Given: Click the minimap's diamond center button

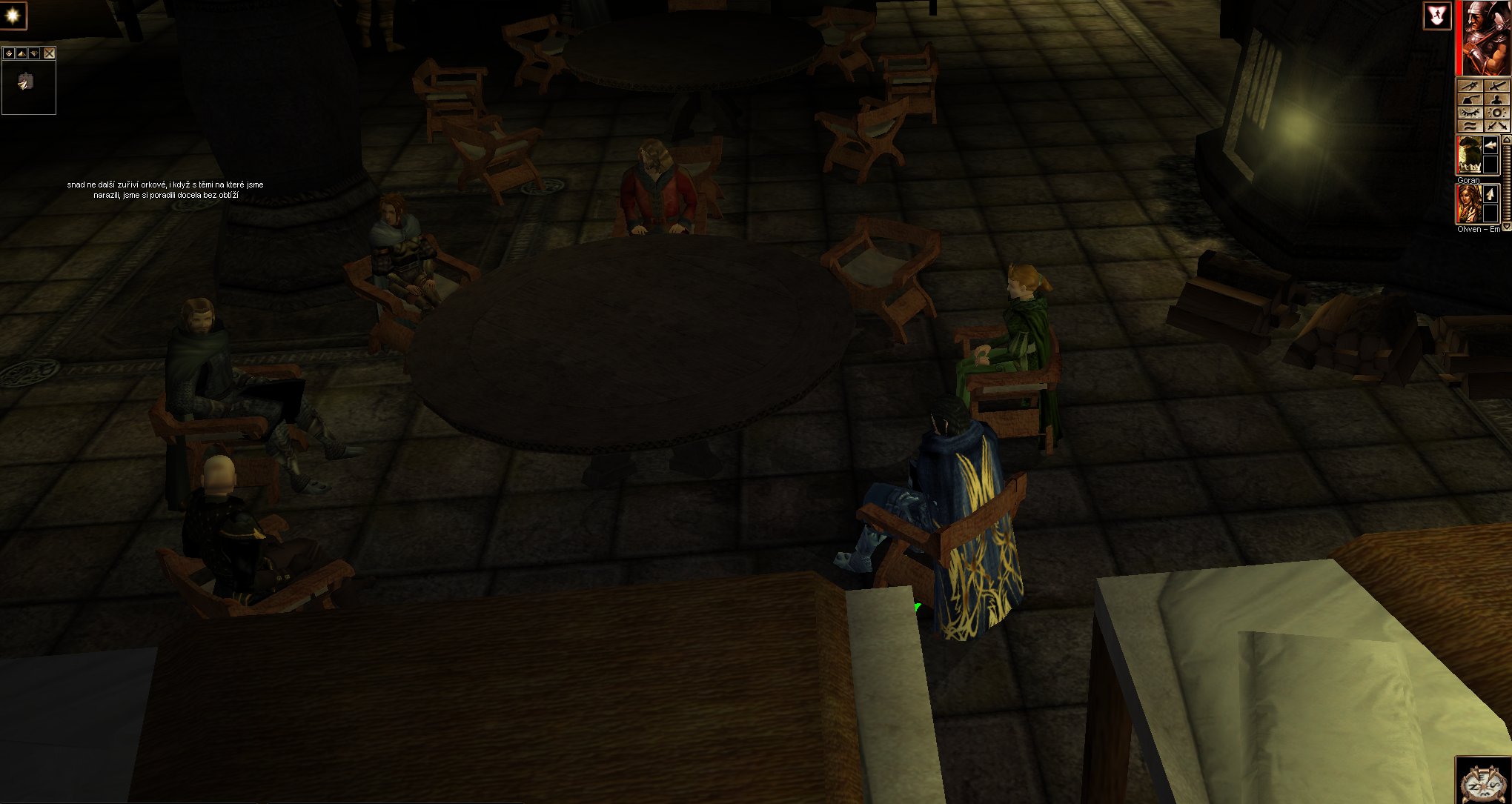Looking at the screenshot, I should (x=9, y=53).
